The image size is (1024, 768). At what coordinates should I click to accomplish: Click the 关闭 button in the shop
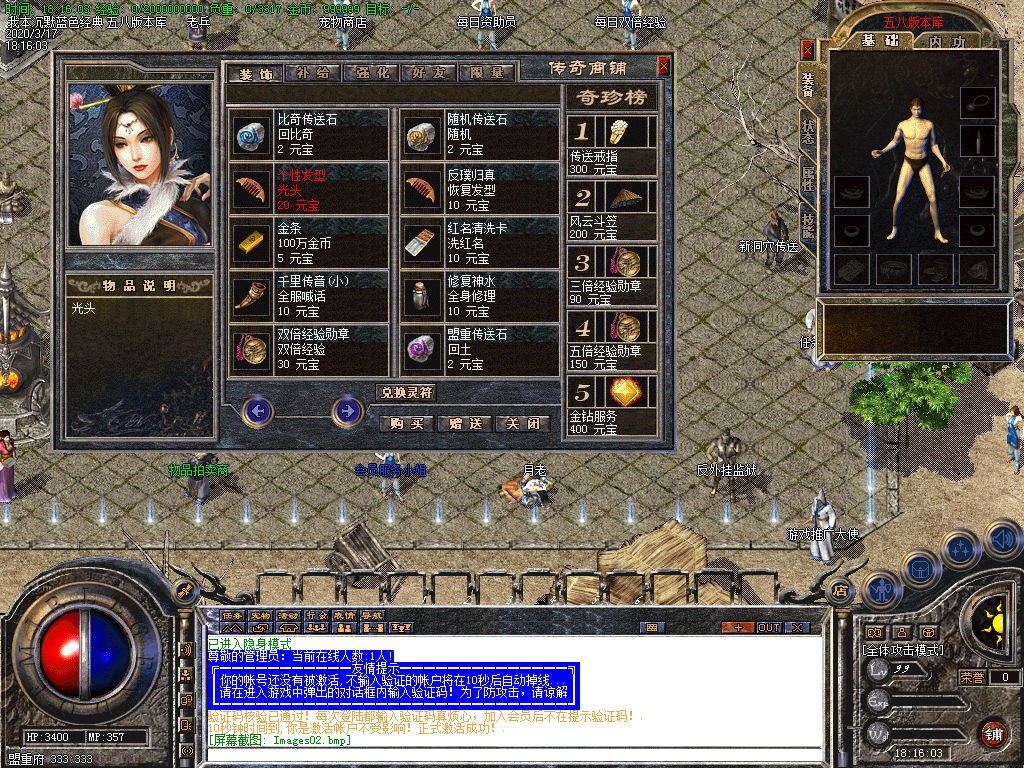524,423
